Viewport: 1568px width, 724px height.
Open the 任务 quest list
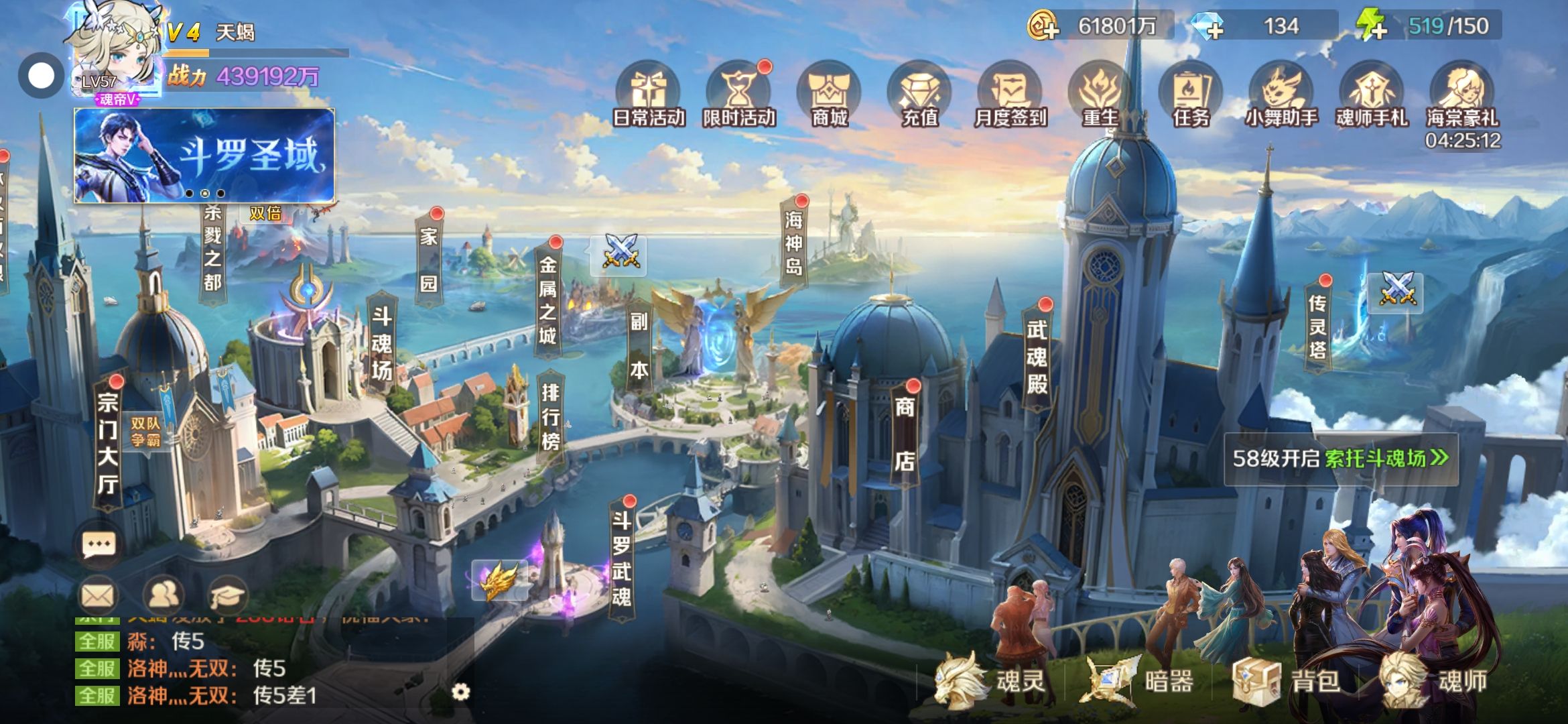point(1191,95)
